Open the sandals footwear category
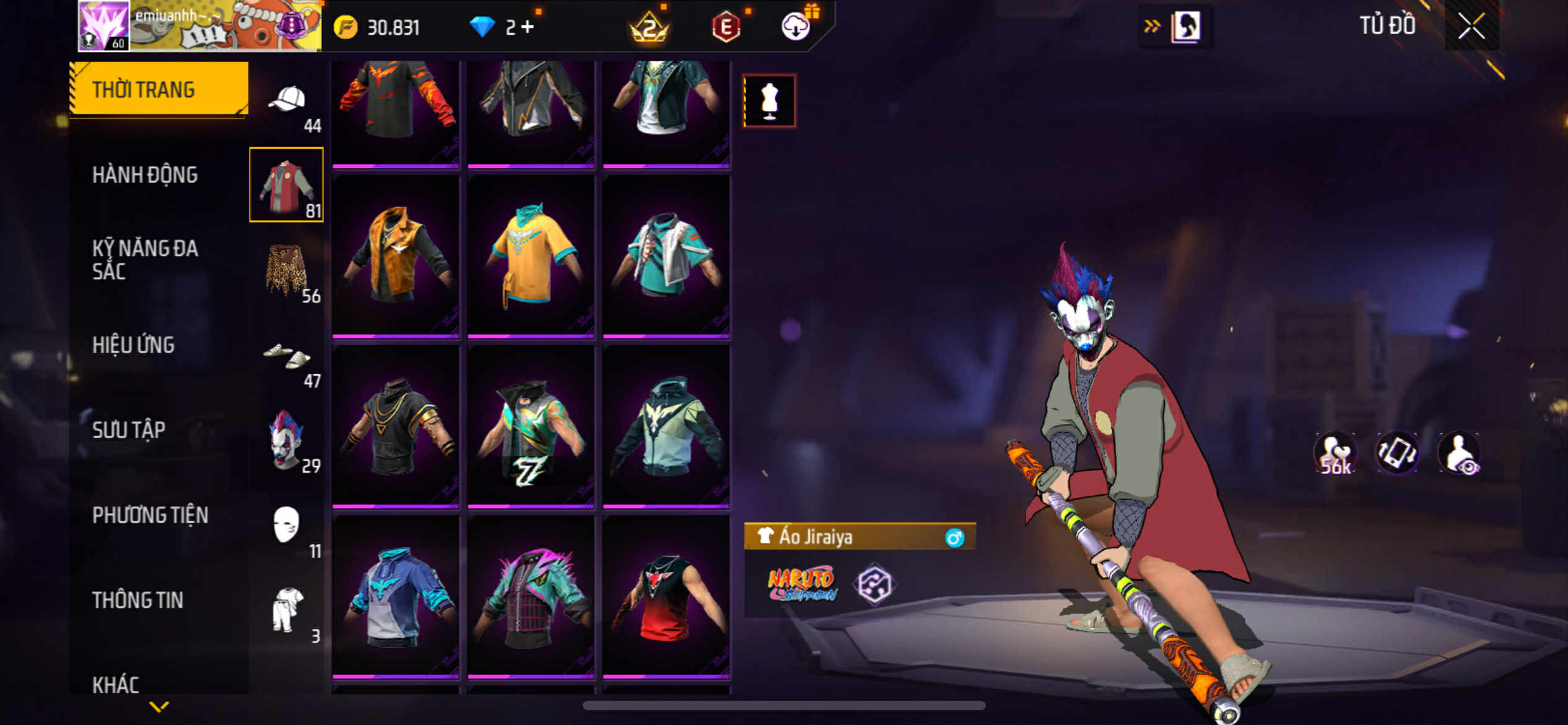1568x725 pixels. click(286, 358)
